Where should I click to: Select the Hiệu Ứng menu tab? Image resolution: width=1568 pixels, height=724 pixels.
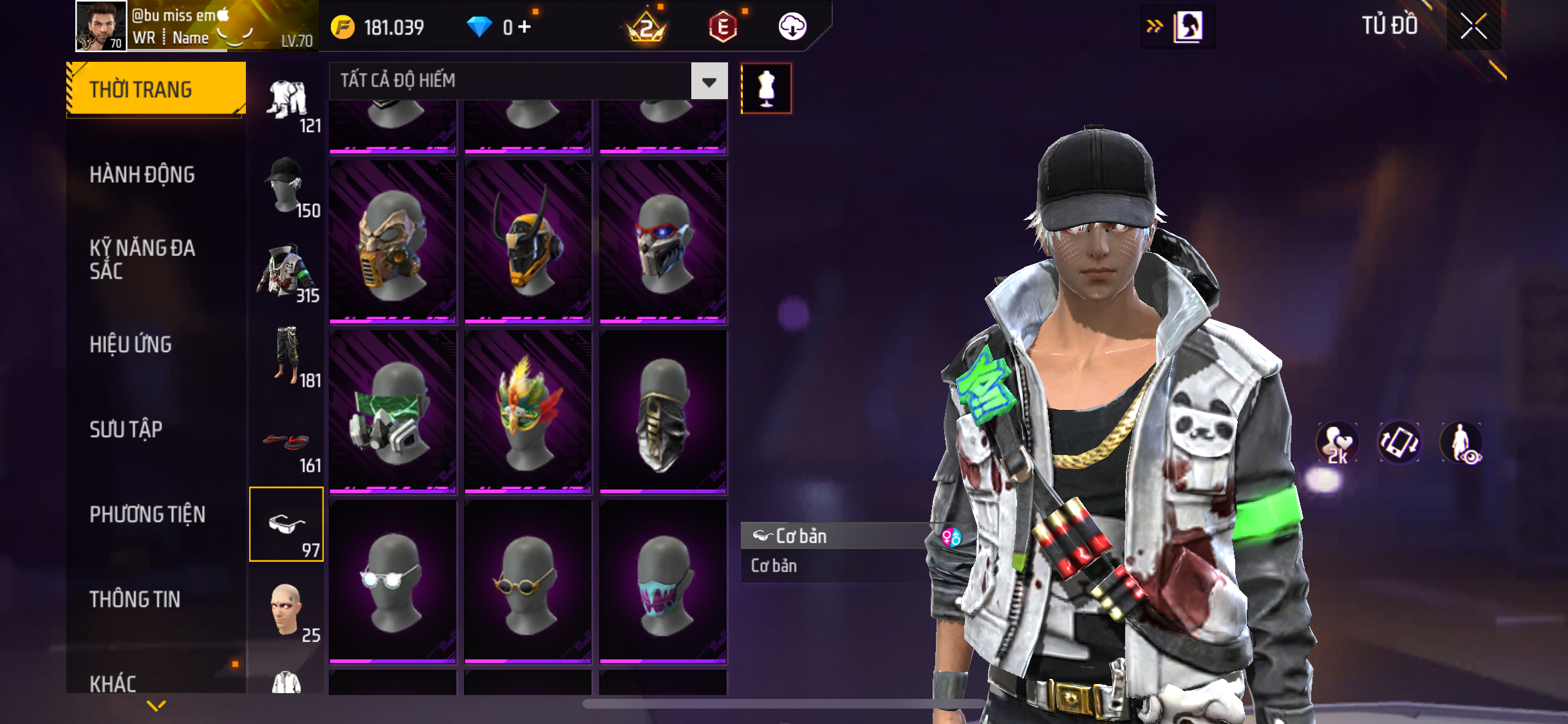pyautogui.click(x=131, y=344)
